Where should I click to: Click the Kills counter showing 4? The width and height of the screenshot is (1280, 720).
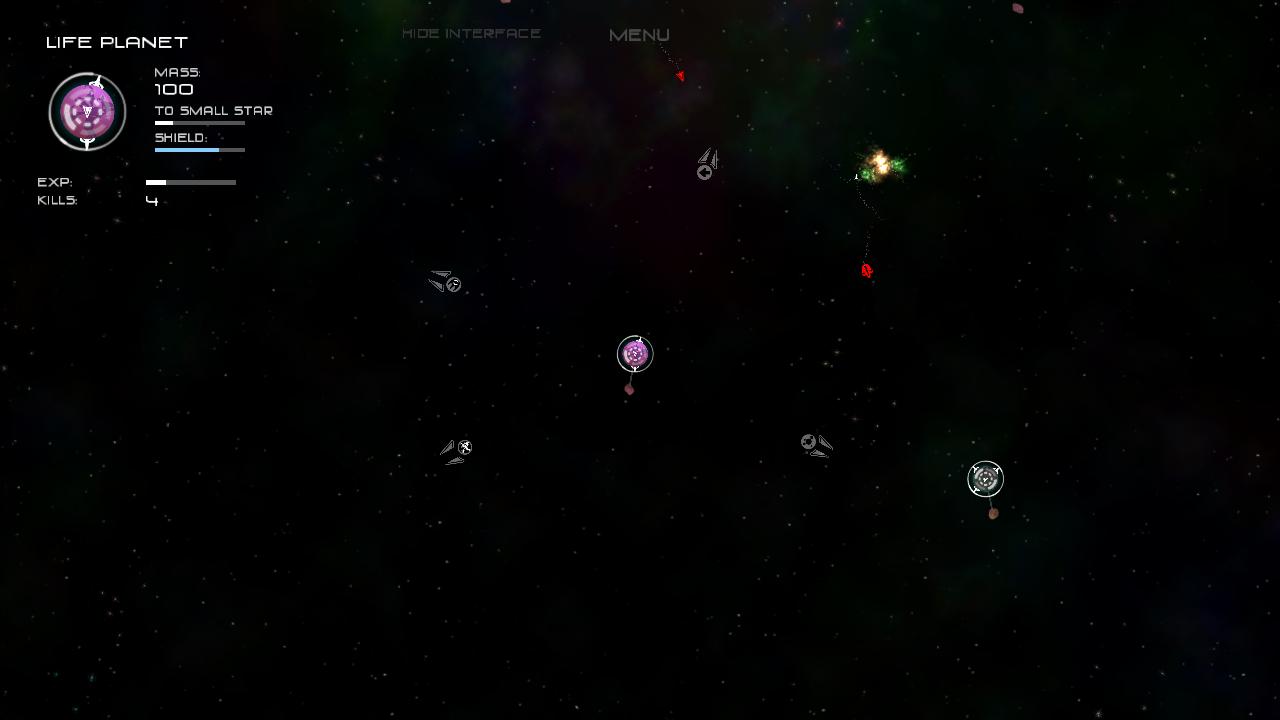[152, 200]
